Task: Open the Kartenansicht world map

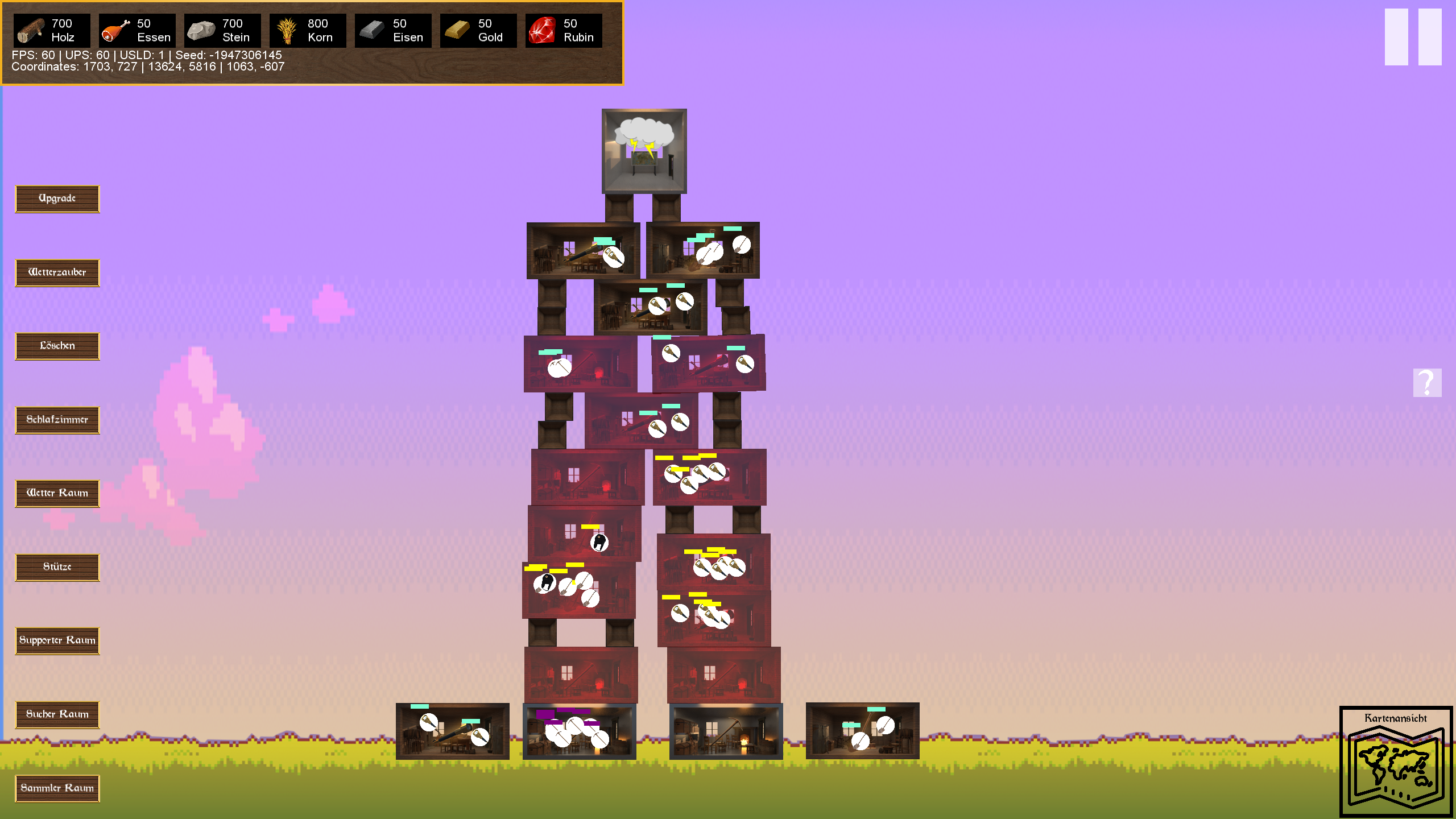Action: 1396,762
